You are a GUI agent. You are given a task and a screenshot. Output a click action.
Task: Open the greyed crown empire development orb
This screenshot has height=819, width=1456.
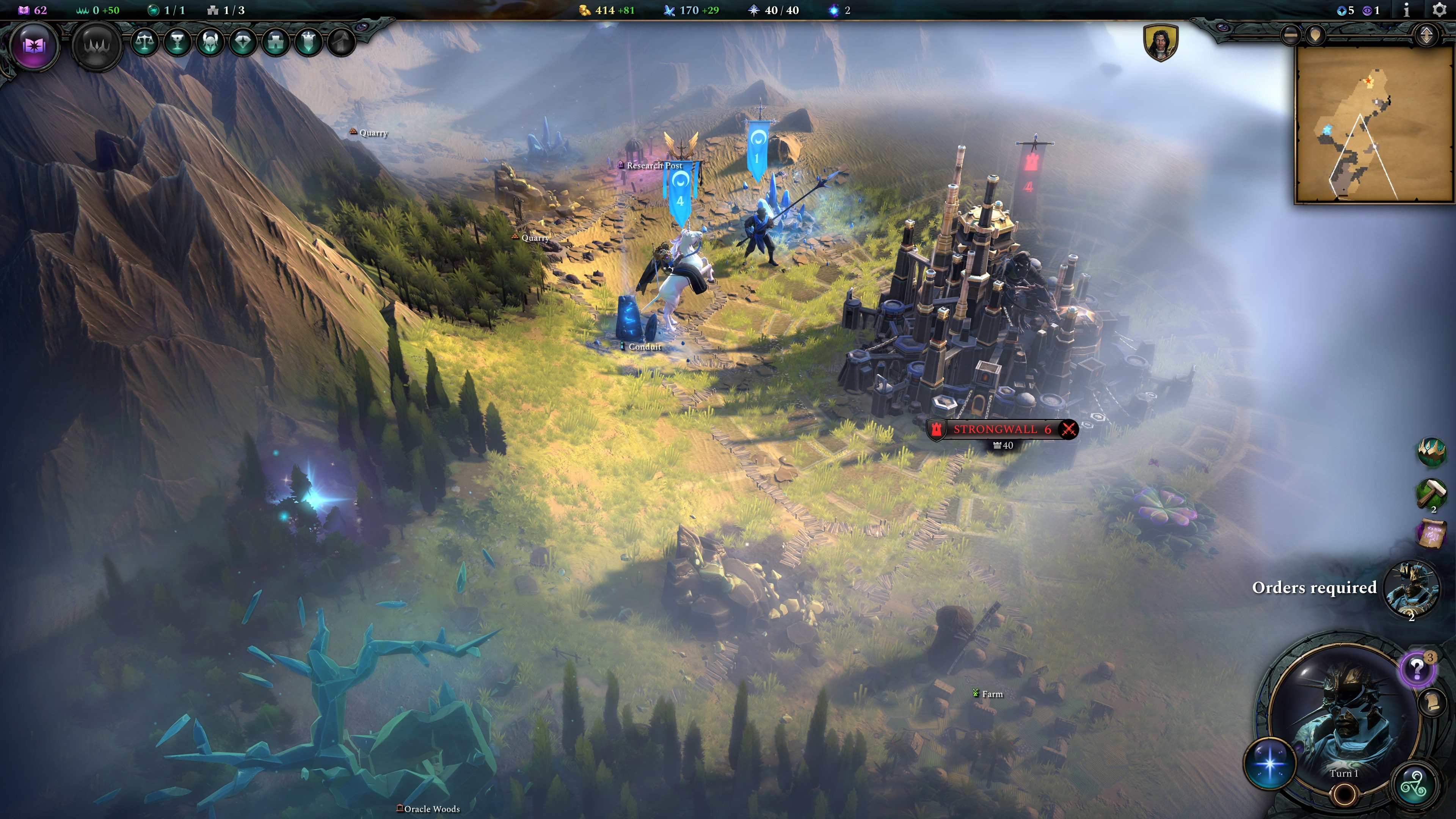click(97, 45)
